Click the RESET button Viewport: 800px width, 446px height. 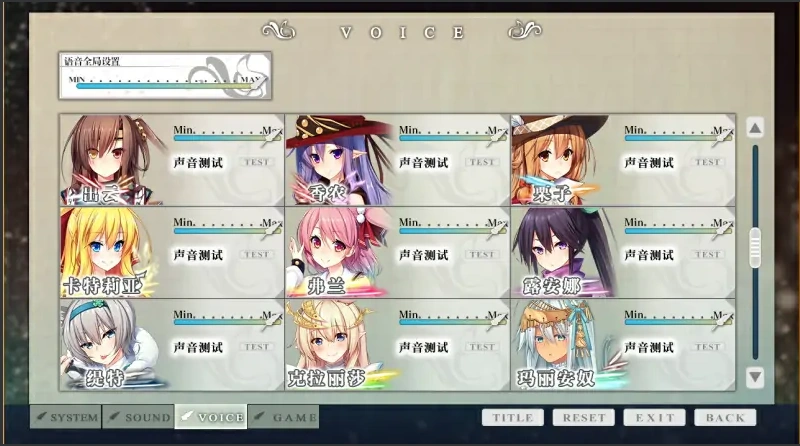coord(583,417)
